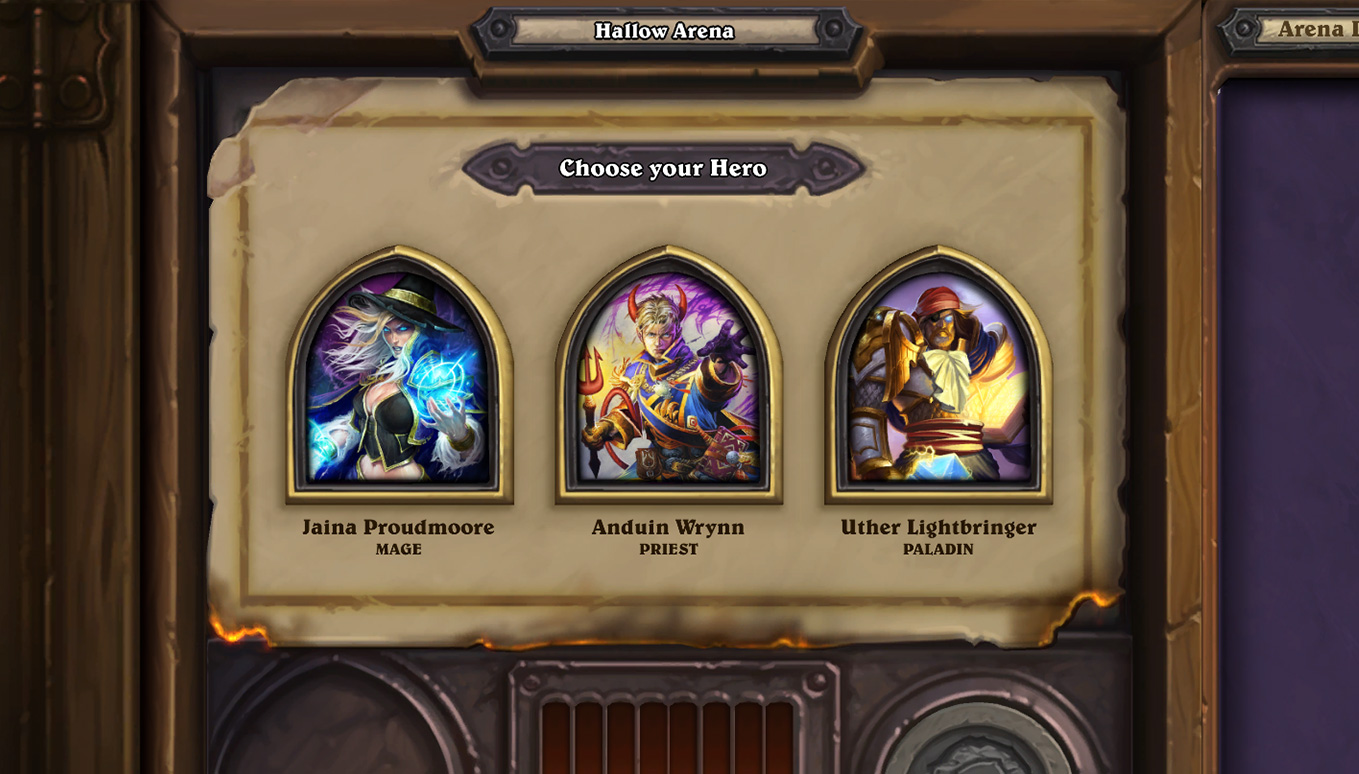Select Anduin Wrynn the Priest portrait
1359x774 pixels.
click(668, 377)
